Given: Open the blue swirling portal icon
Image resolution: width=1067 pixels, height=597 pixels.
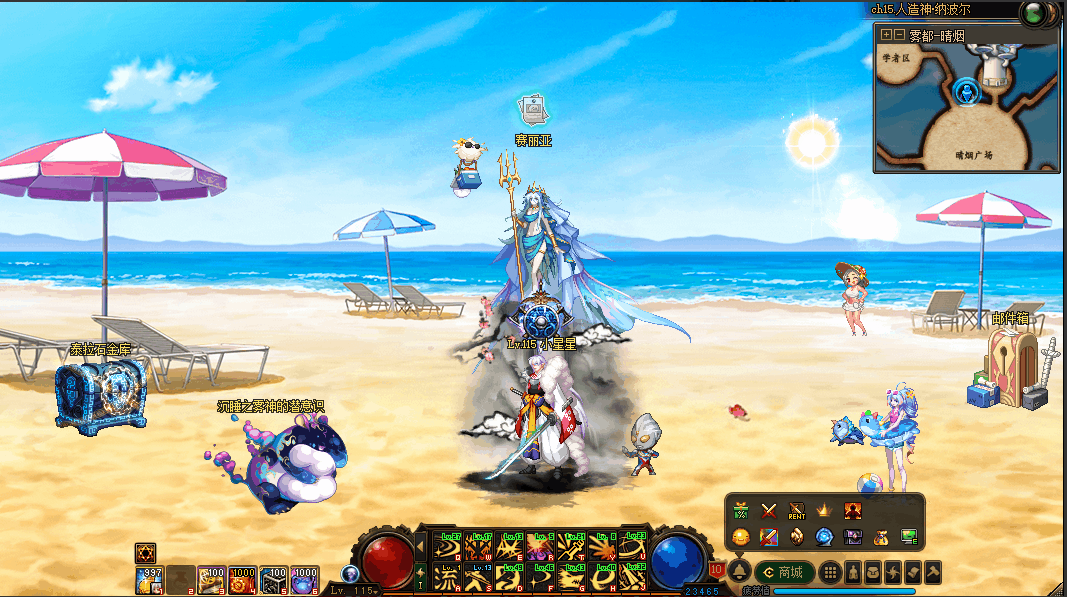Looking at the screenshot, I should 825,537.
